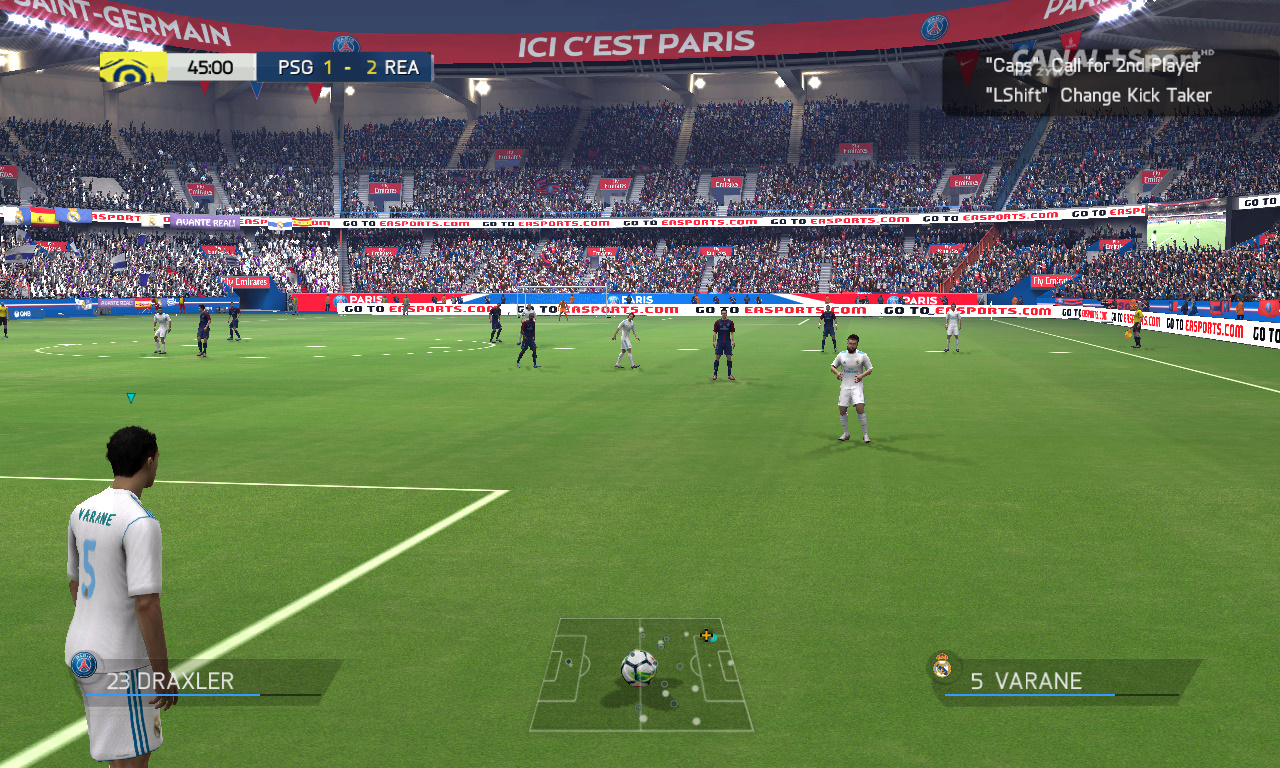Expand the PSG 1 - 2 REA score panel
The image size is (1280, 768).
(344, 66)
